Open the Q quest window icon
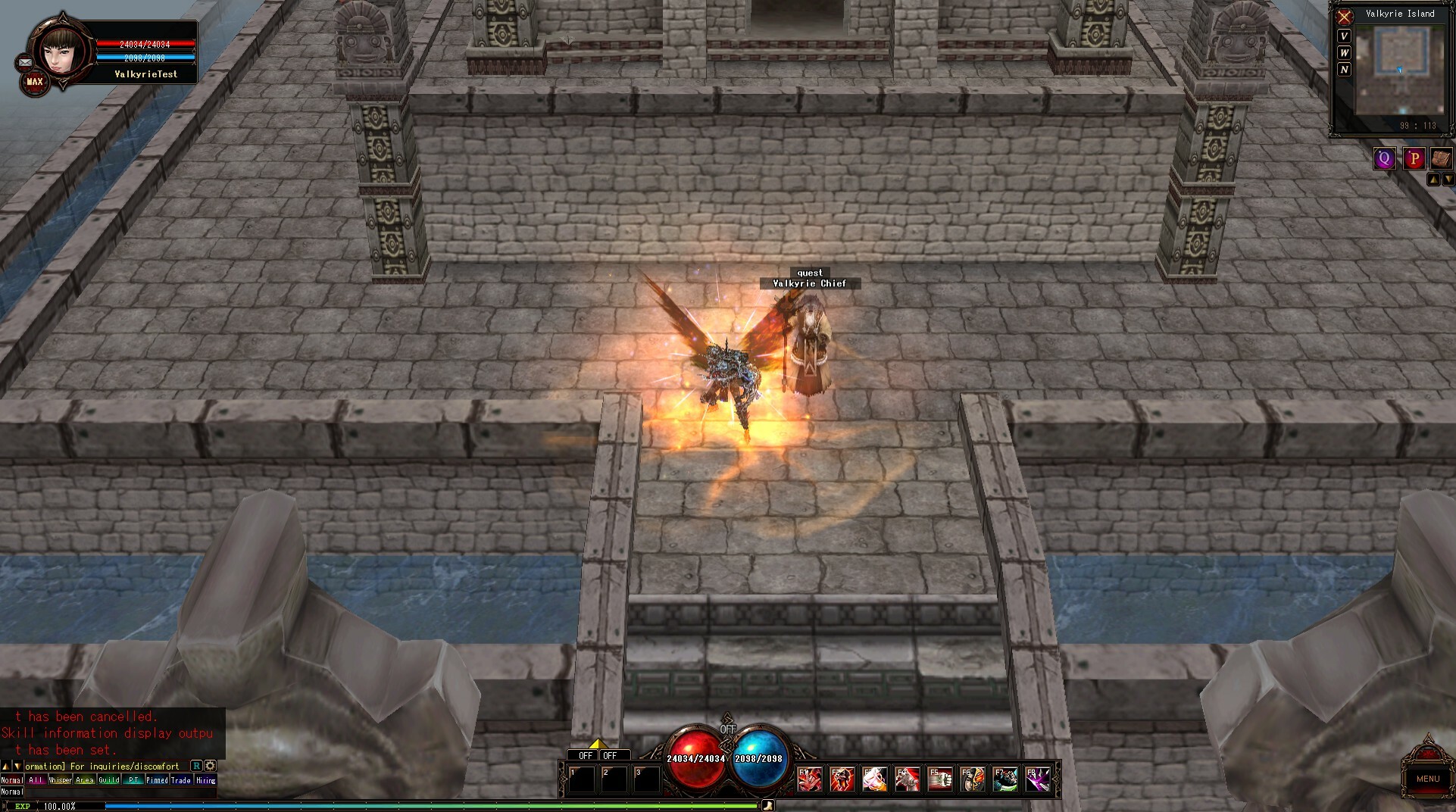The image size is (1456, 812). pos(1385,158)
